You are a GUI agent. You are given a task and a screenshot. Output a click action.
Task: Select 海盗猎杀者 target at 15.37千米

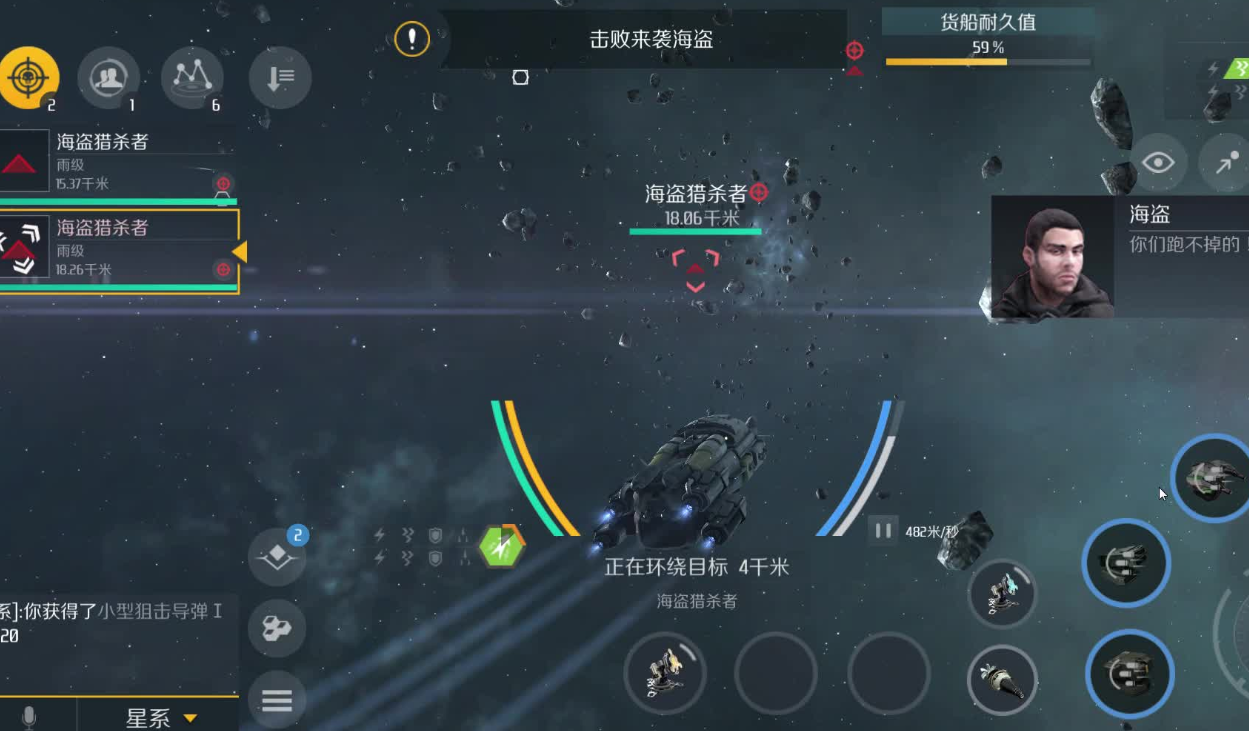point(120,161)
